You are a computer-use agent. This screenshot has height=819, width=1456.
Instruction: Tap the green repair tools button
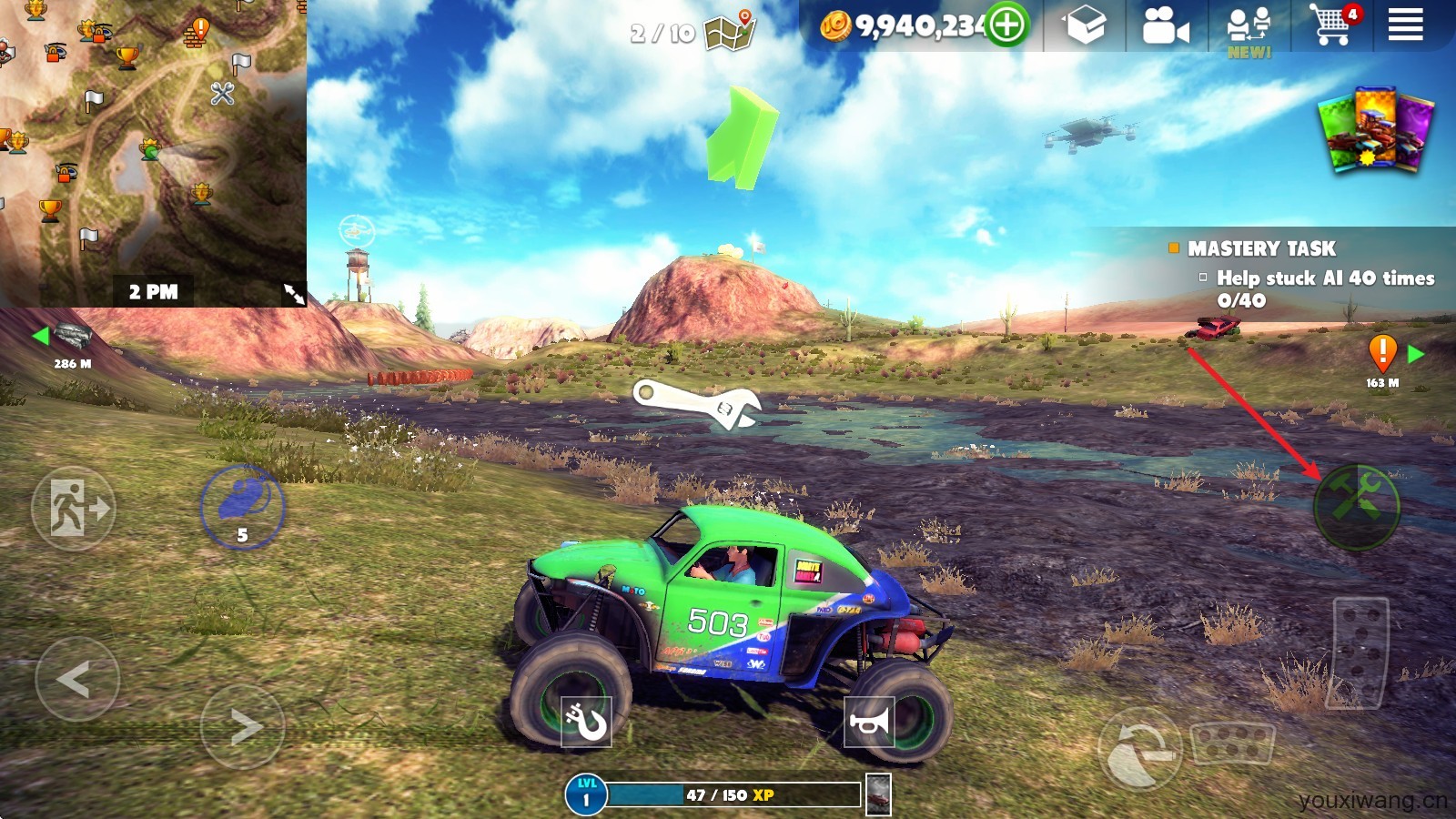pos(1356,507)
